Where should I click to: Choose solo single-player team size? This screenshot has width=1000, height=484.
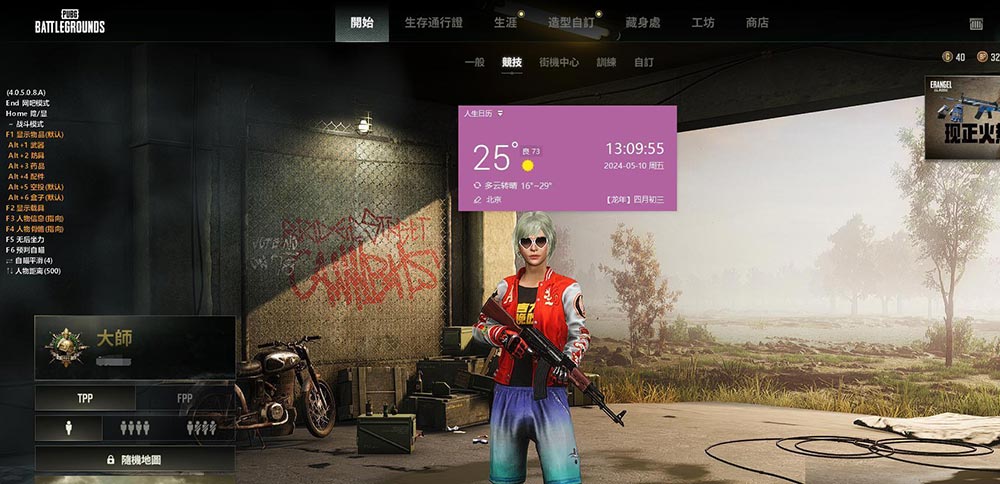68,428
